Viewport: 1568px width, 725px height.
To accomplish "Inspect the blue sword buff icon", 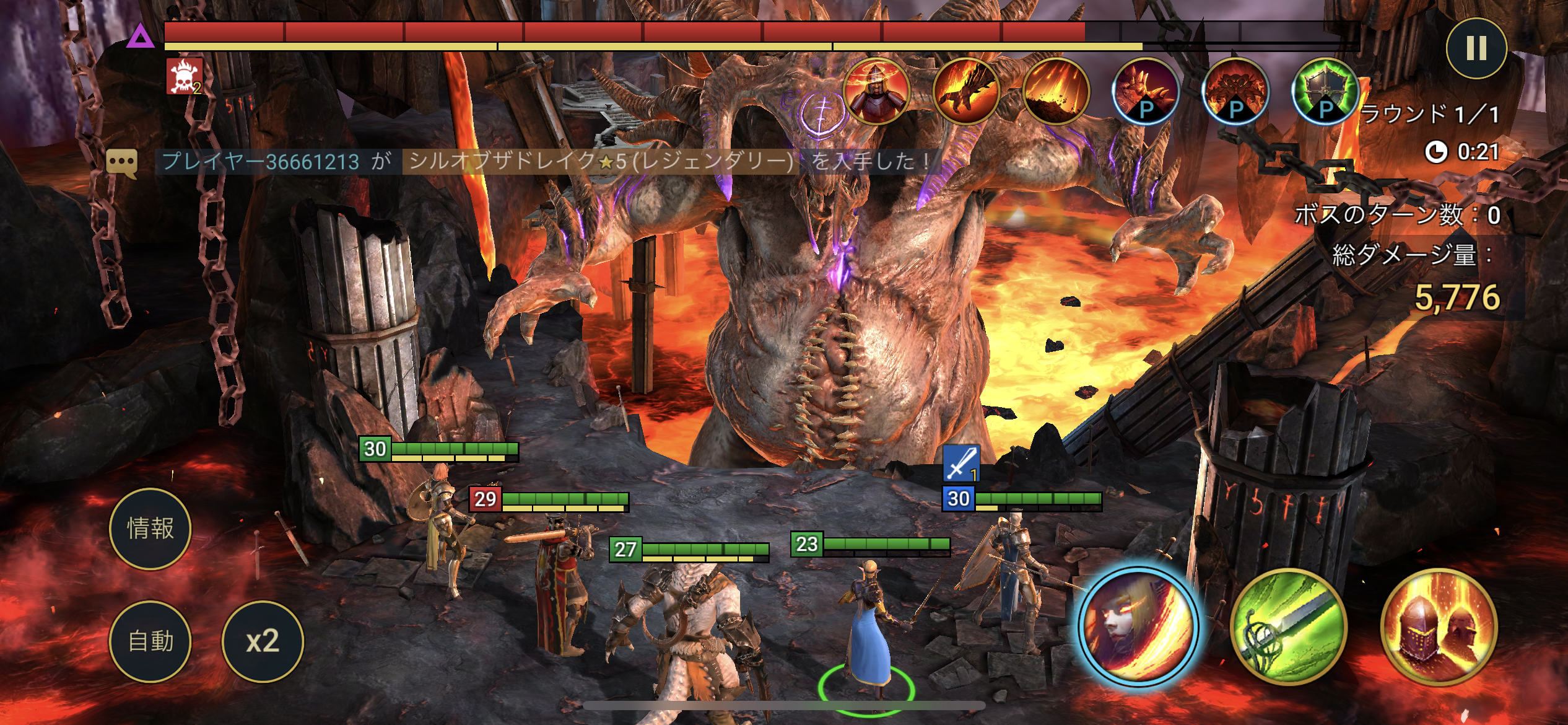I will pyautogui.click(x=960, y=464).
